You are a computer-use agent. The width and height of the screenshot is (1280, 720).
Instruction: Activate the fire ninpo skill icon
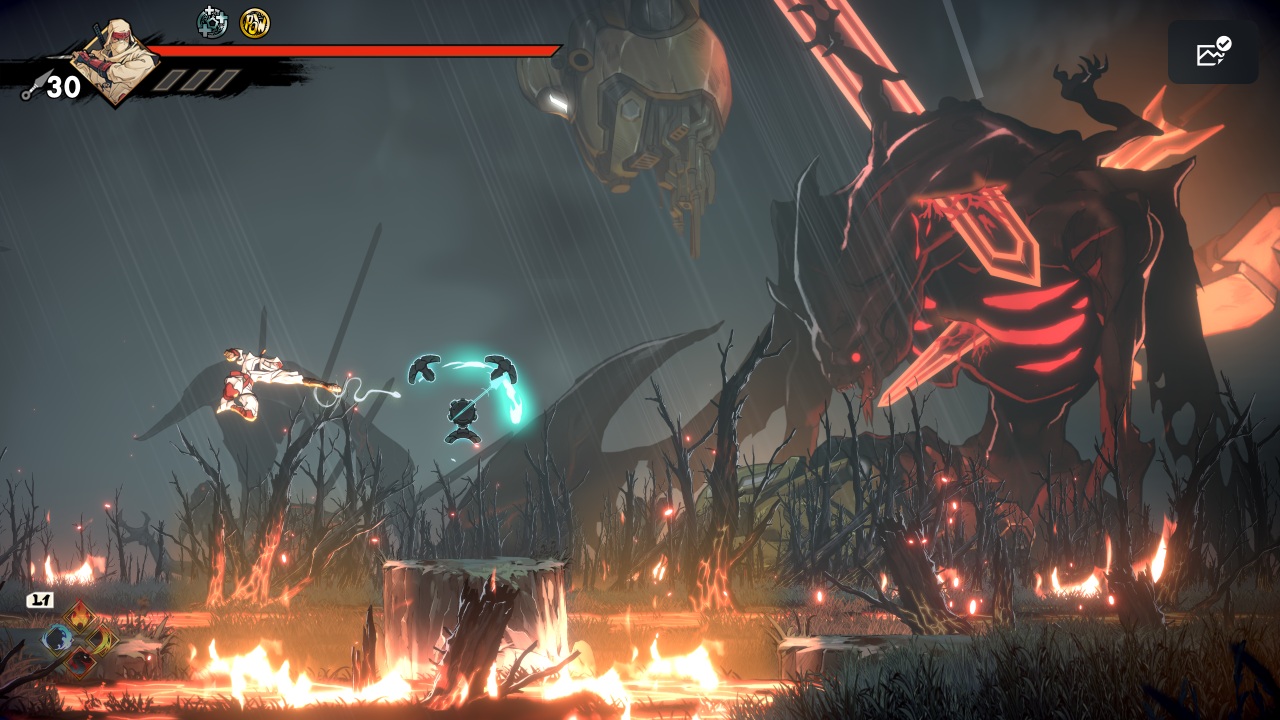pos(79,616)
